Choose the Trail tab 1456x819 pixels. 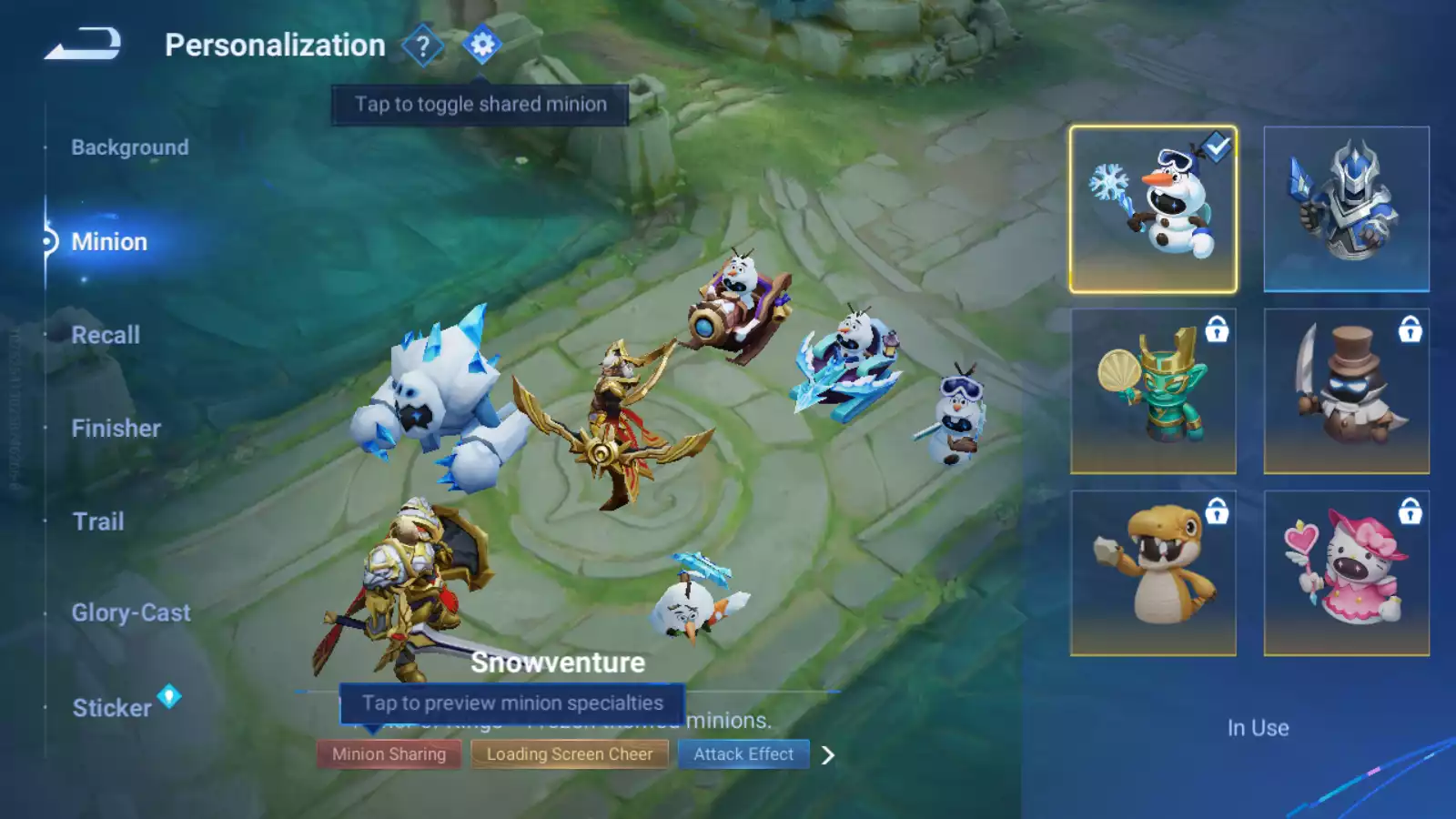tap(98, 521)
